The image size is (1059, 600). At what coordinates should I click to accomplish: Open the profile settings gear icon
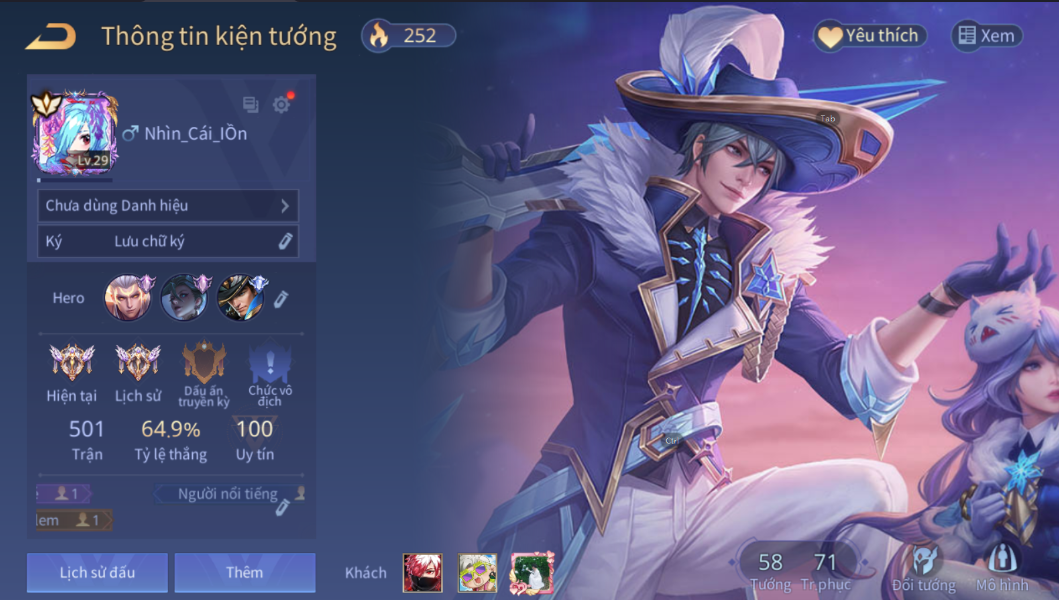(x=281, y=104)
